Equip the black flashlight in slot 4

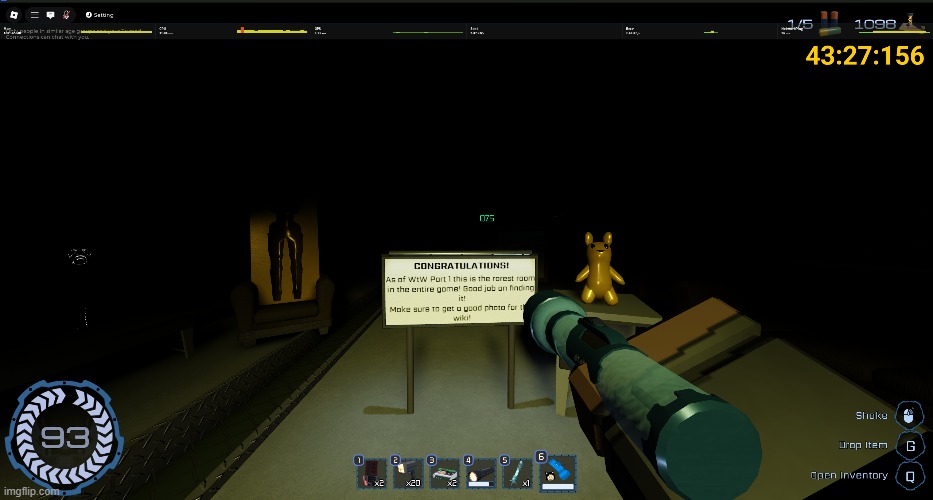coord(480,473)
